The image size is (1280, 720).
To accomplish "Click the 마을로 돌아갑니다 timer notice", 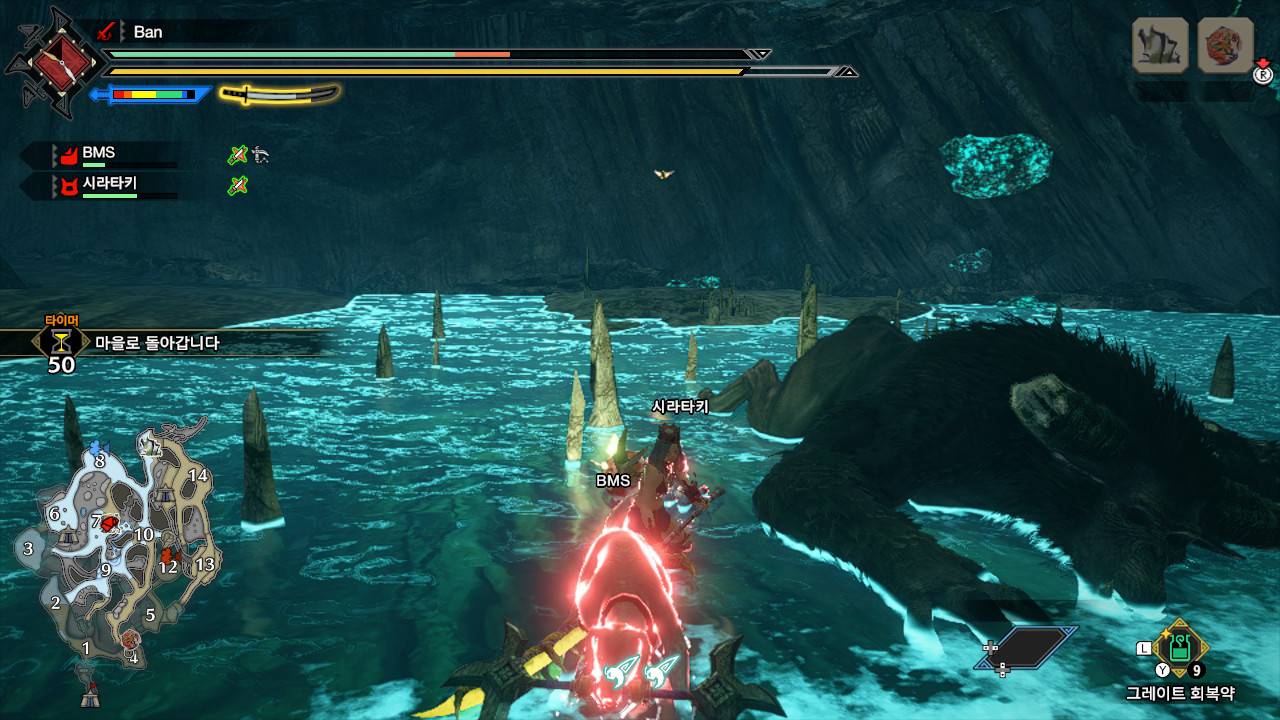I will (x=157, y=343).
